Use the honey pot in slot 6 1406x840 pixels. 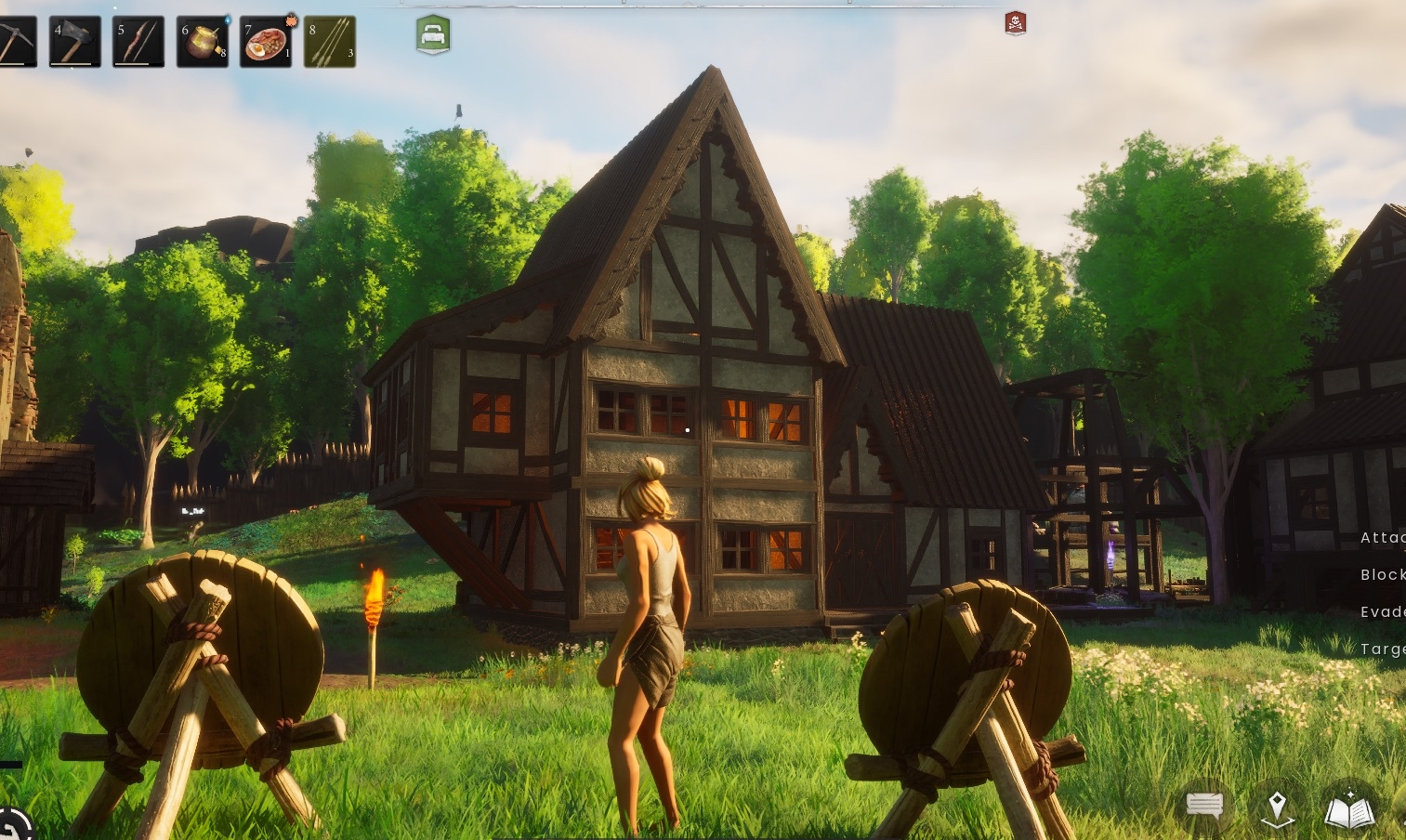[202, 42]
